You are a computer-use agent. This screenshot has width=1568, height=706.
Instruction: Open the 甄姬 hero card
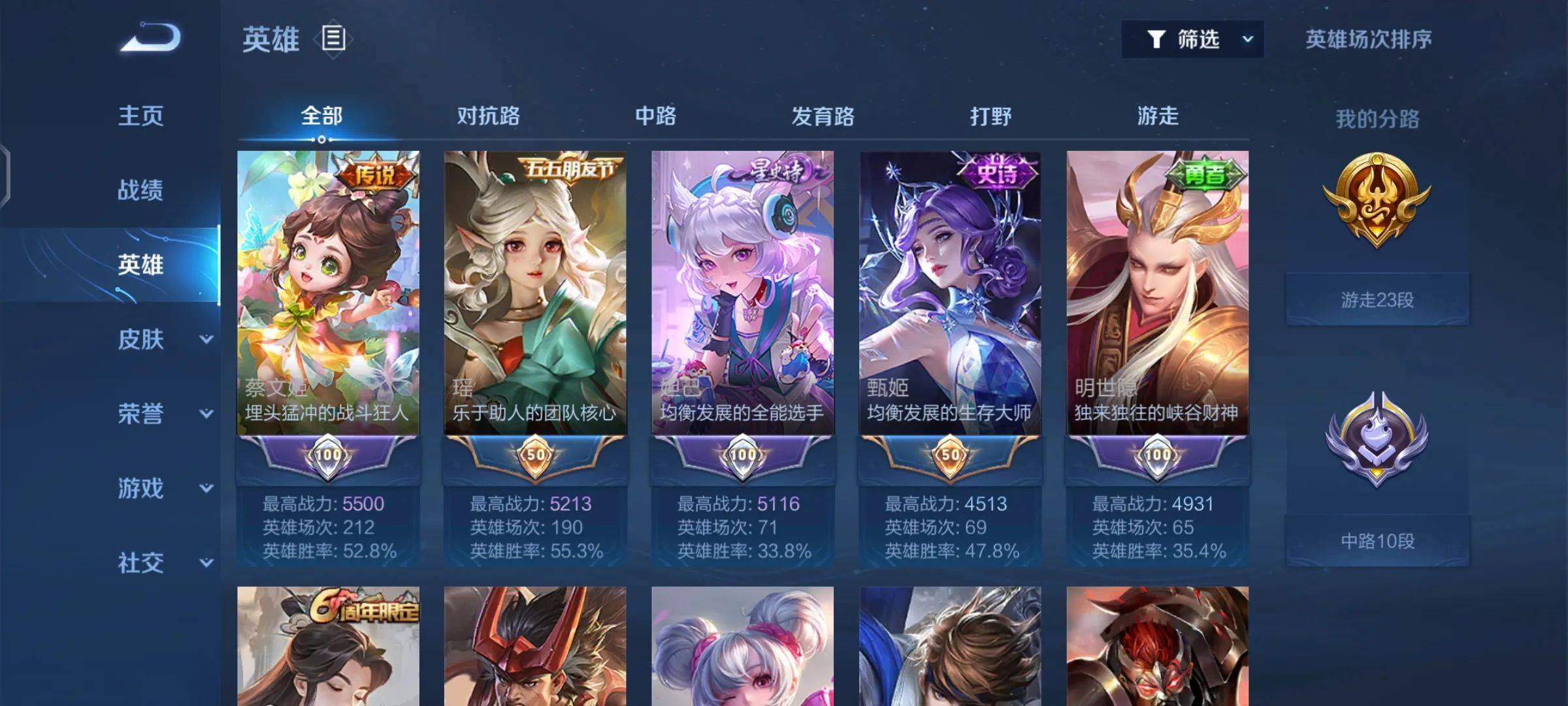pyautogui.click(x=950, y=293)
